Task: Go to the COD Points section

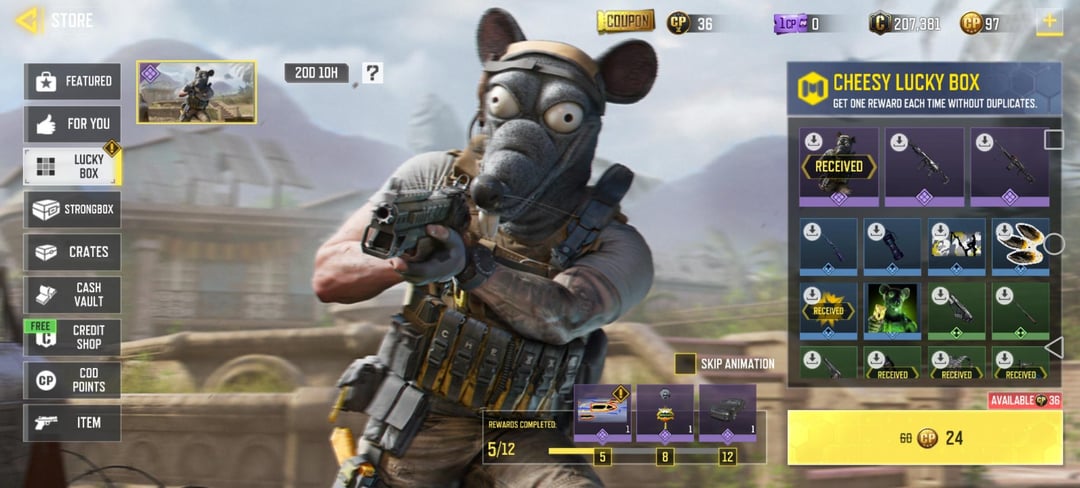Action: (72, 380)
